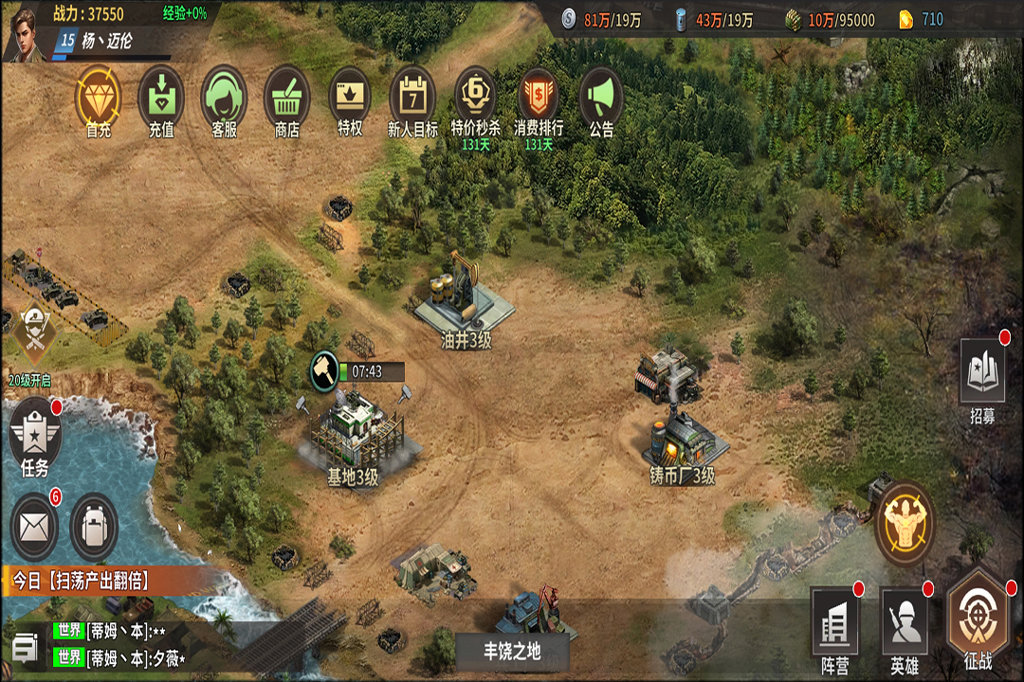
Task: Click the player avatar portrait
Action: point(24,32)
